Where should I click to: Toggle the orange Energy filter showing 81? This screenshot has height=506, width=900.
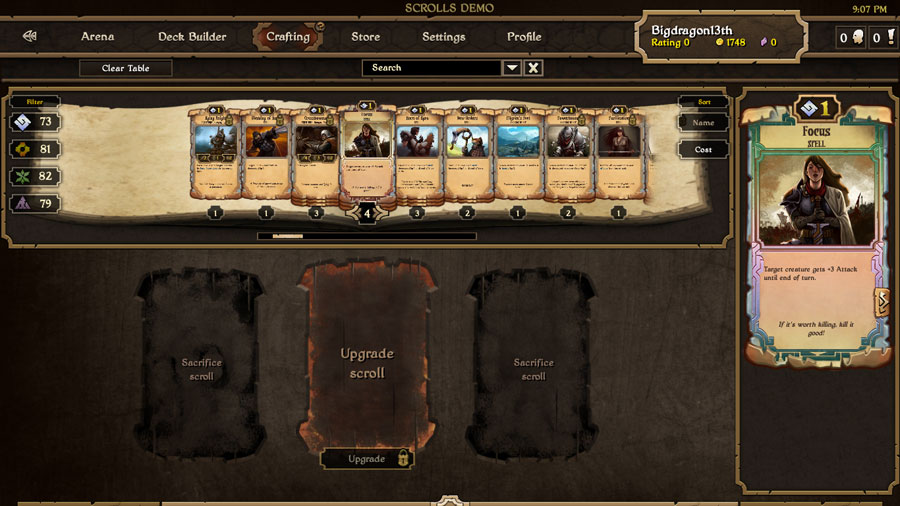click(x=35, y=149)
